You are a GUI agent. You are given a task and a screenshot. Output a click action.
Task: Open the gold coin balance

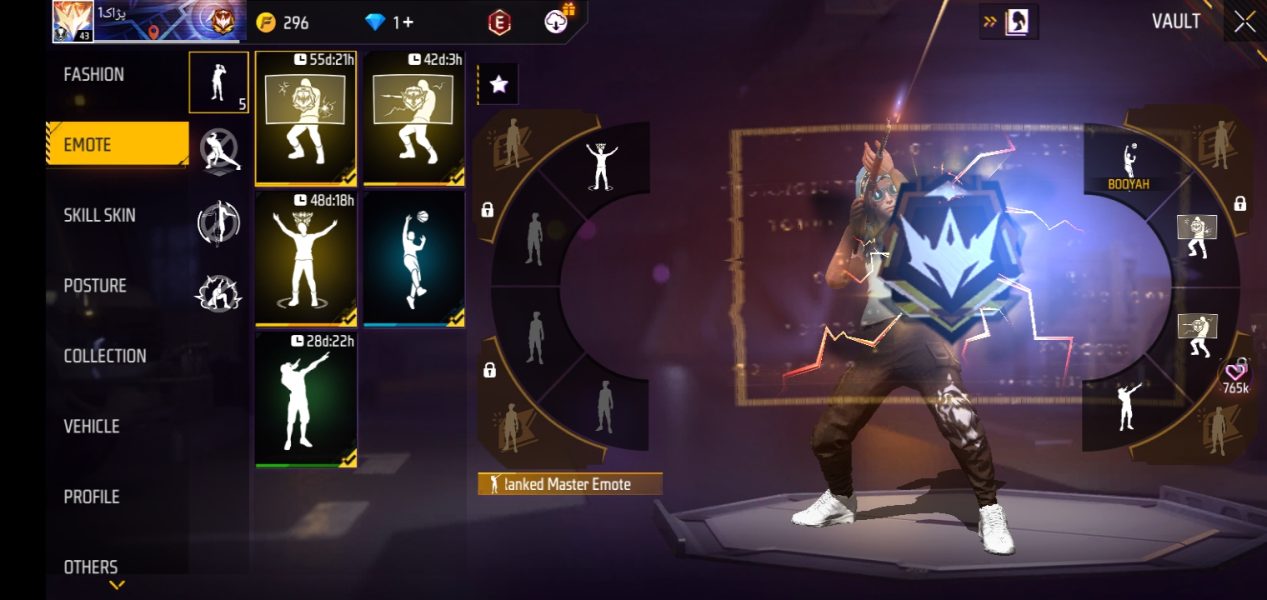click(283, 22)
